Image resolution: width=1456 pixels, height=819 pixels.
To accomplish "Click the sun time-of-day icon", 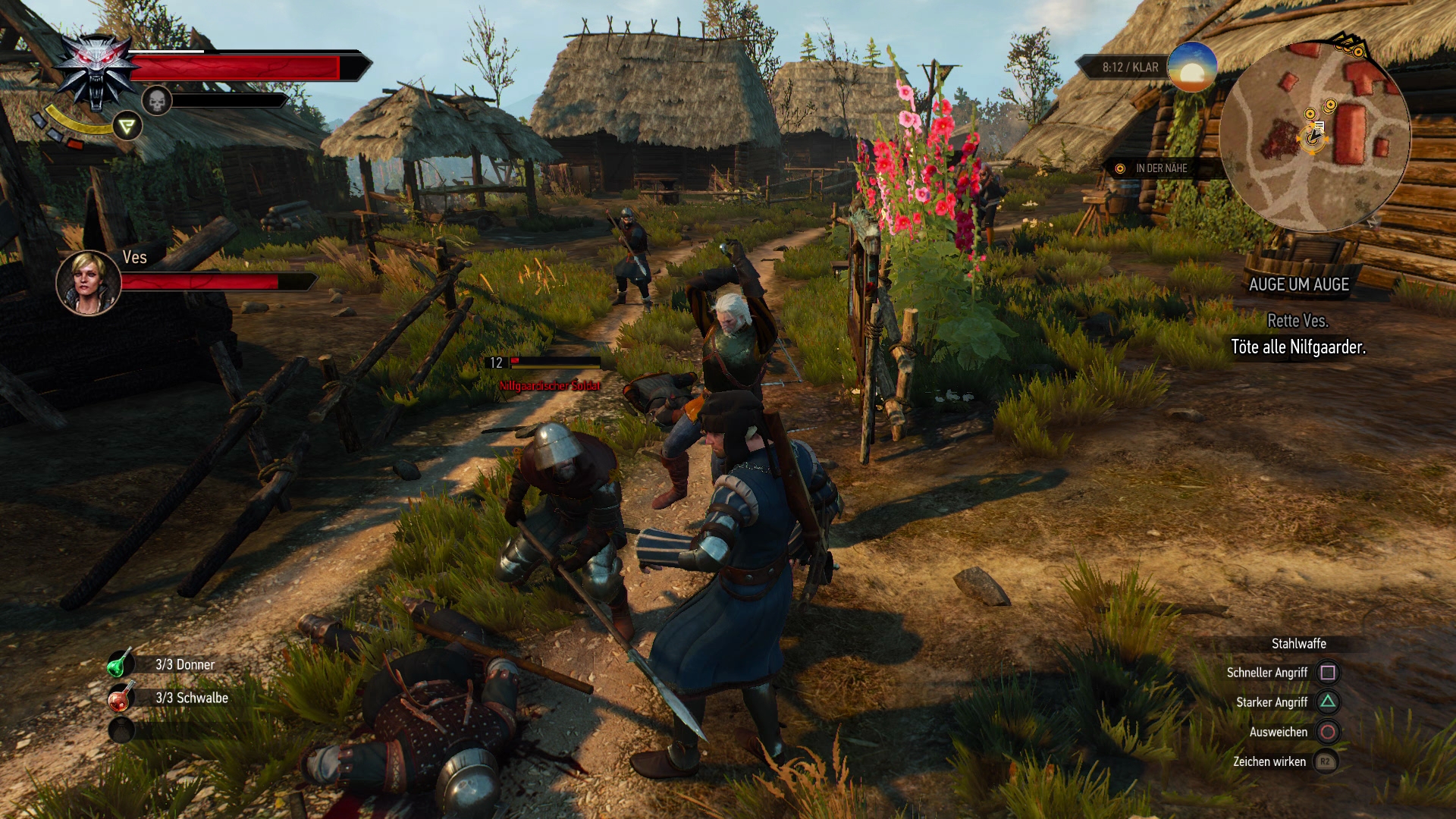I will tap(1191, 67).
